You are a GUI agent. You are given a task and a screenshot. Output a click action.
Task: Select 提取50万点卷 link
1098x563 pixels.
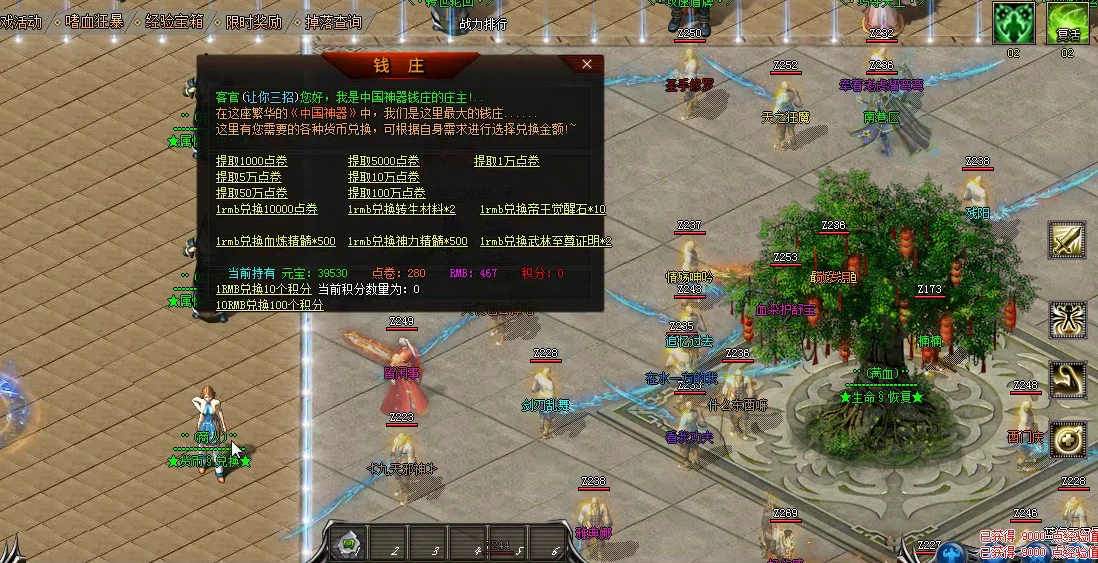coord(252,193)
